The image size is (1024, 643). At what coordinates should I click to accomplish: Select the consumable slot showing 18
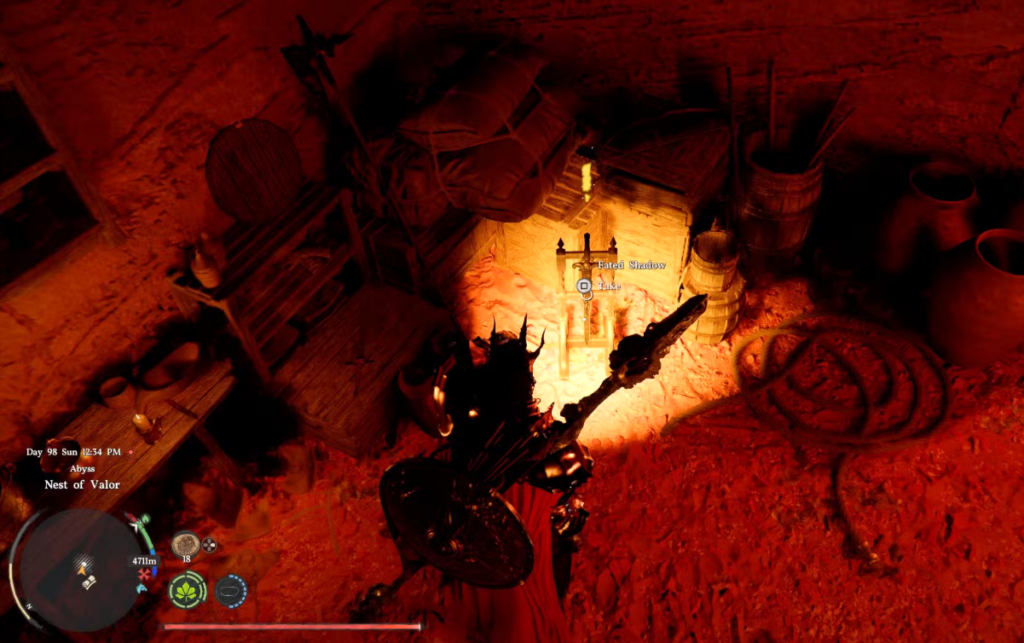coord(185,544)
